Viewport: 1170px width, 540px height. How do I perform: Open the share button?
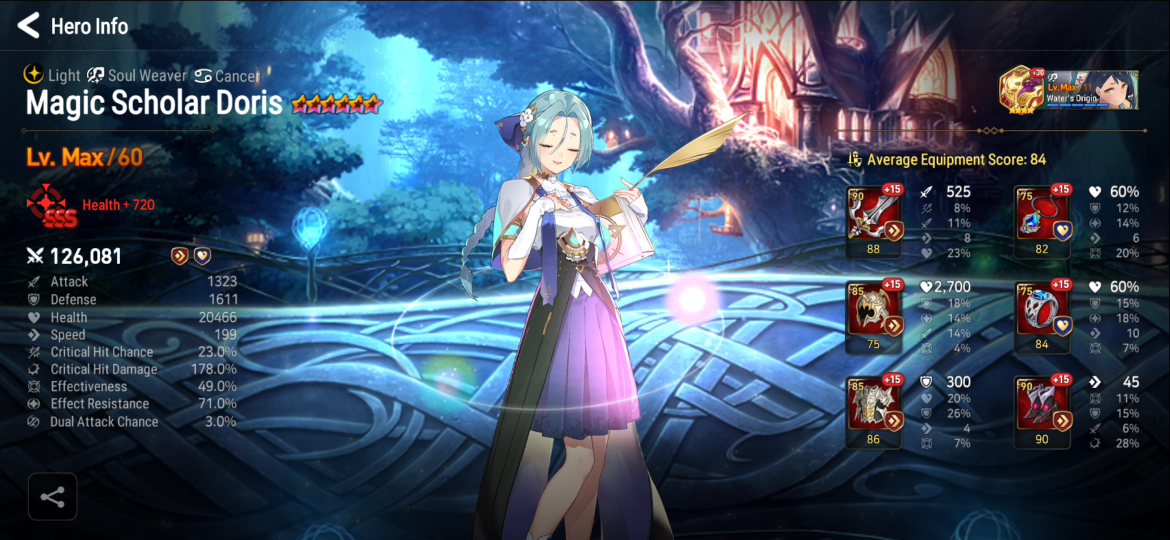coord(52,497)
